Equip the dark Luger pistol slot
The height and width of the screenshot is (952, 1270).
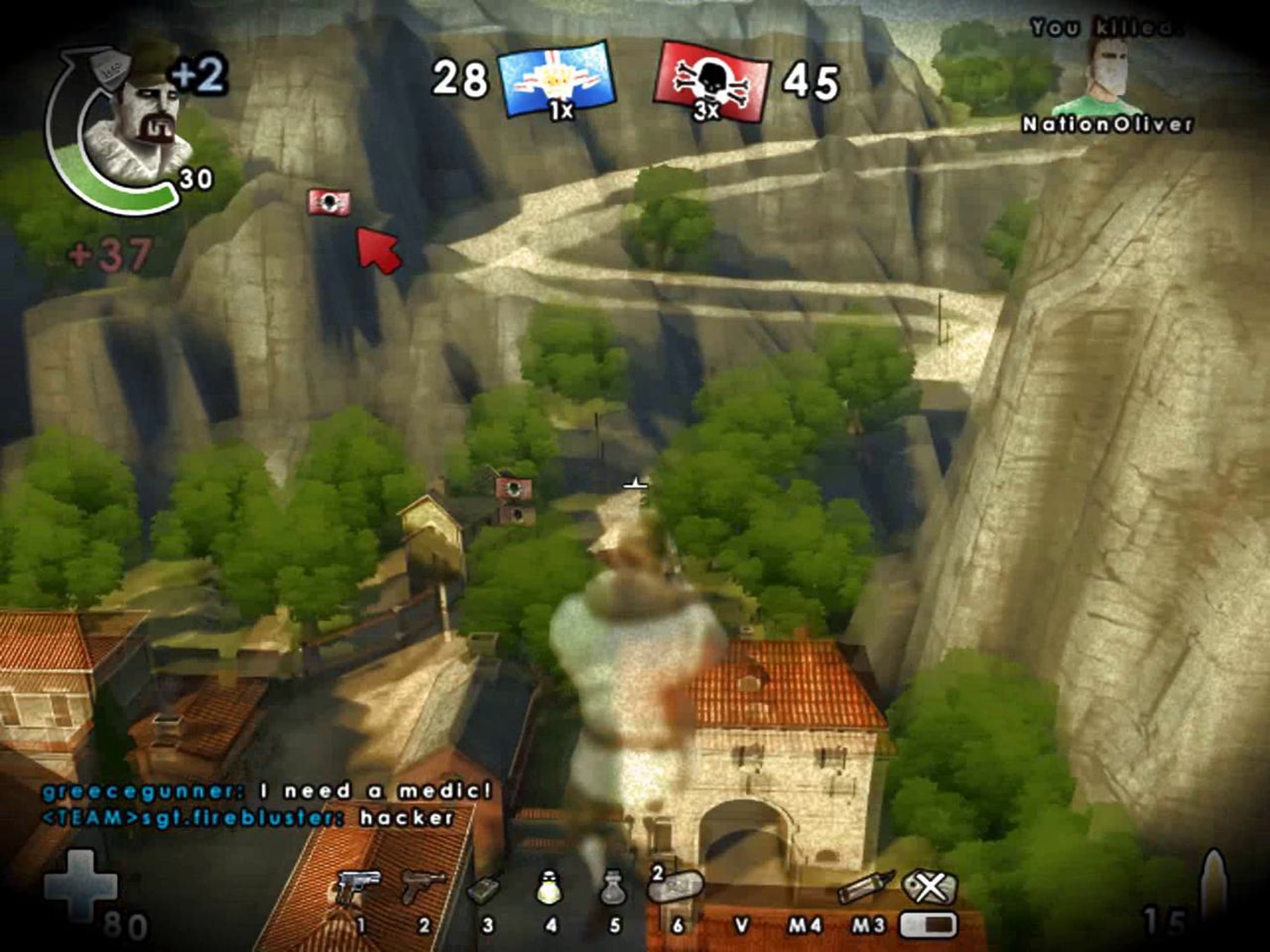pyautogui.click(x=423, y=886)
